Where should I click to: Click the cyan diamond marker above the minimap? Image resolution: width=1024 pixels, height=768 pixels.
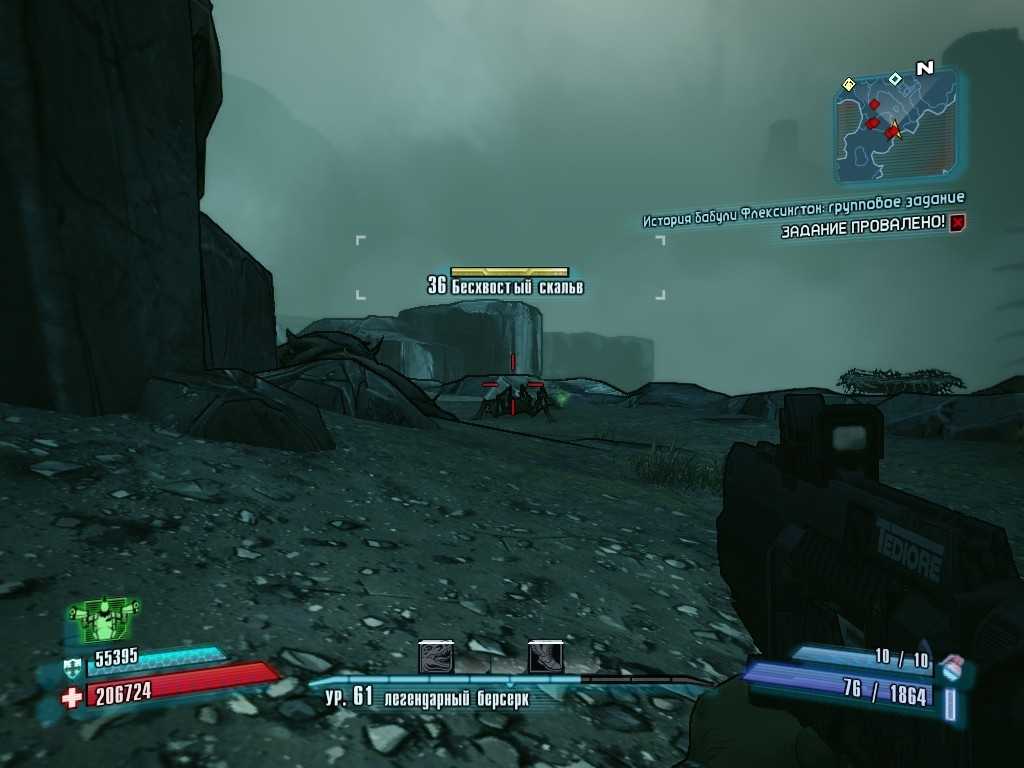(895, 78)
